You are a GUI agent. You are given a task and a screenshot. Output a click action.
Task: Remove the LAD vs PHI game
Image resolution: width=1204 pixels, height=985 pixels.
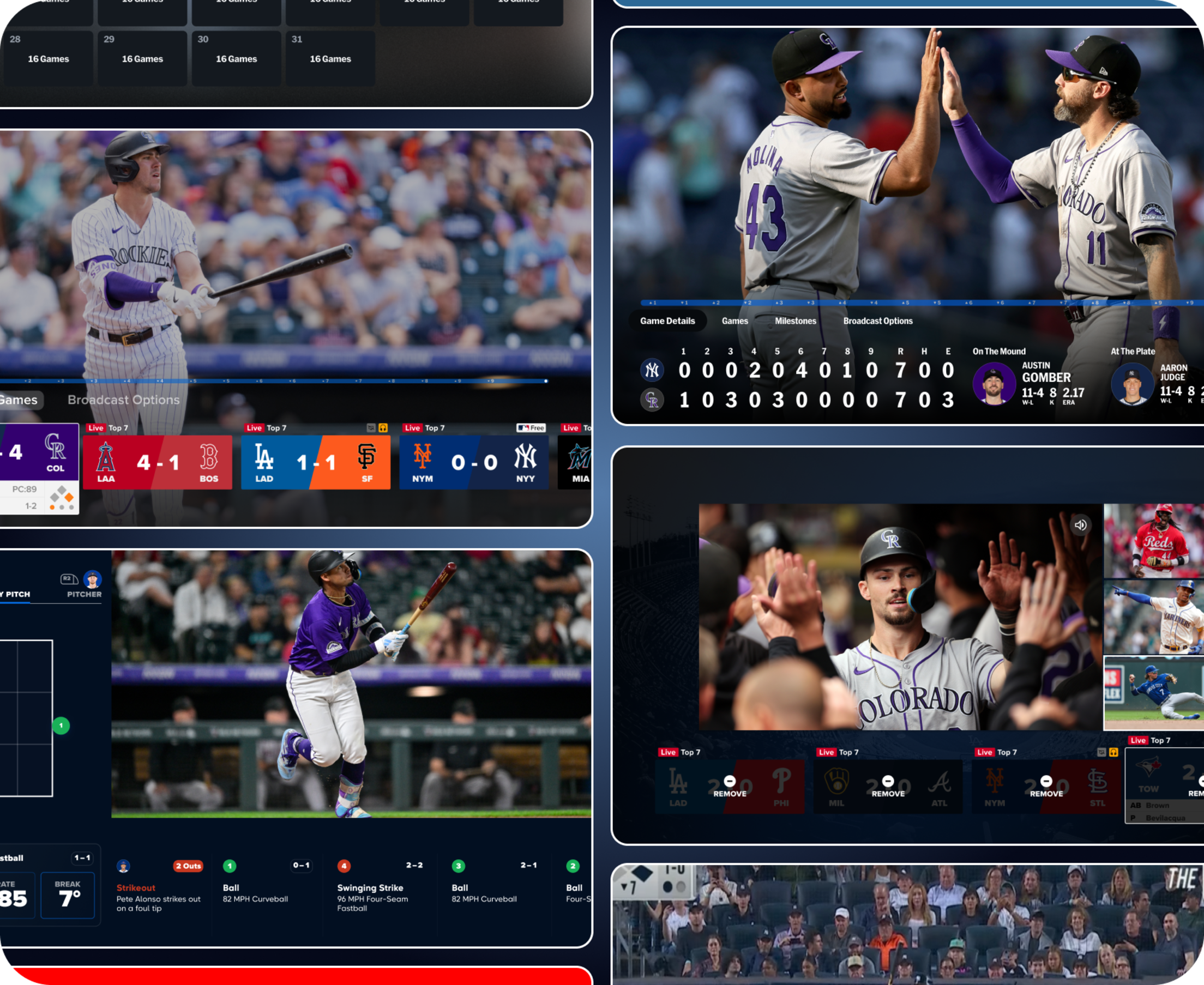coord(730,786)
